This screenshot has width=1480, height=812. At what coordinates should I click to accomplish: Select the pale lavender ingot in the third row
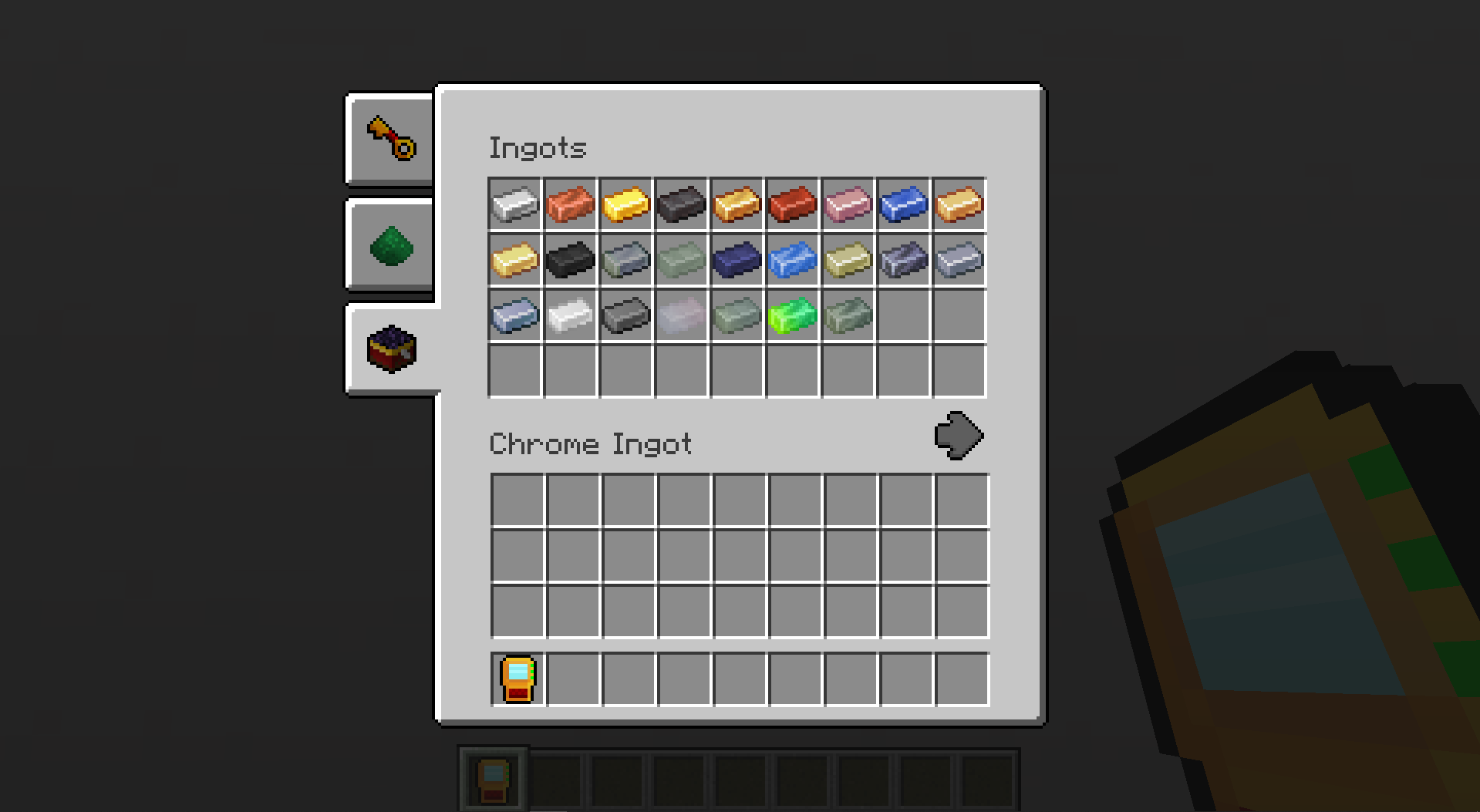point(681,315)
